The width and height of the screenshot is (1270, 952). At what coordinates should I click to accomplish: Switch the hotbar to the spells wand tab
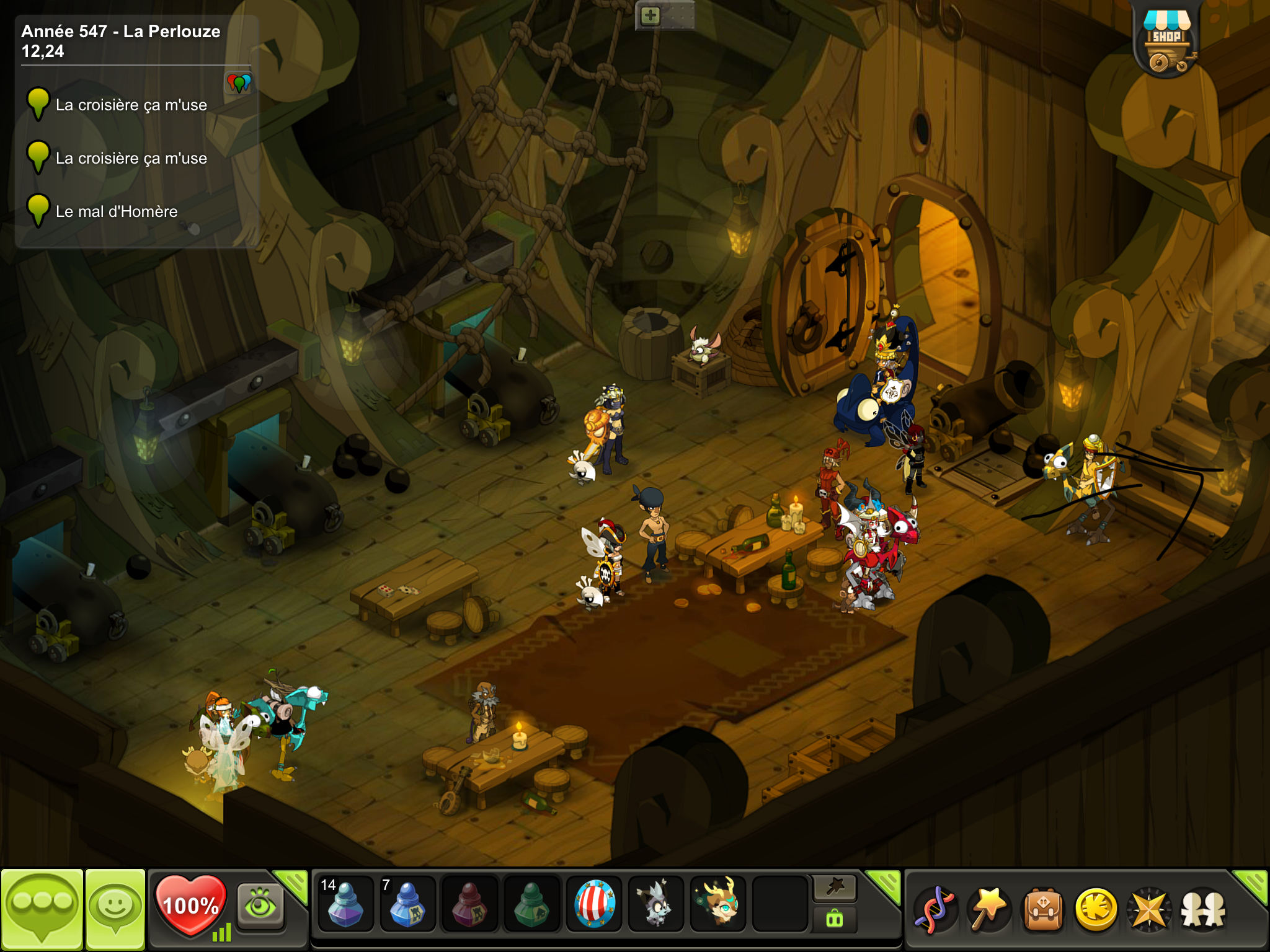(835, 888)
